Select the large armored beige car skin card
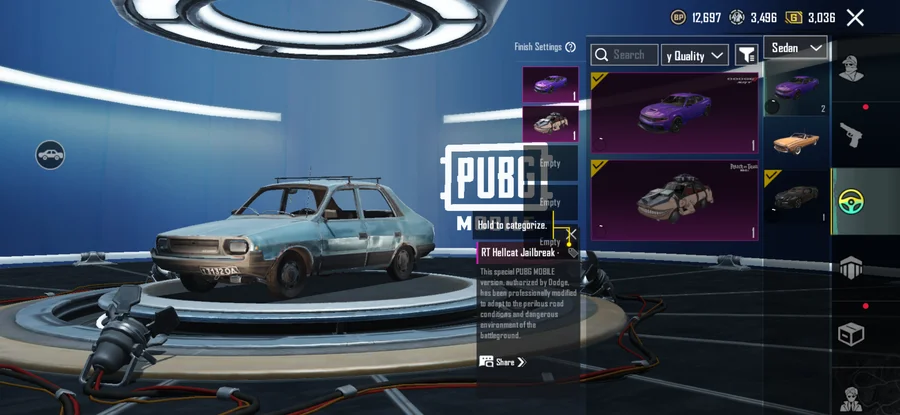 tap(674, 200)
